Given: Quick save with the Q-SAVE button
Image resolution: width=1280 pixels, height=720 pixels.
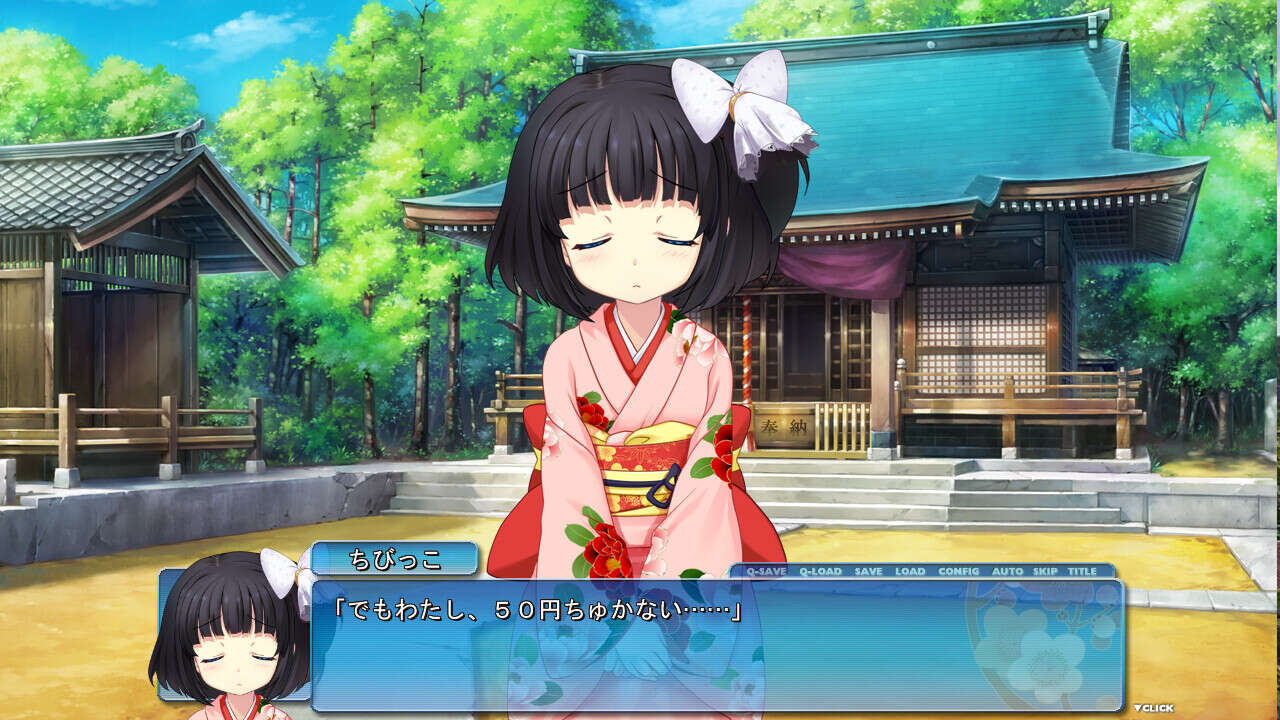Looking at the screenshot, I should tap(766, 571).
